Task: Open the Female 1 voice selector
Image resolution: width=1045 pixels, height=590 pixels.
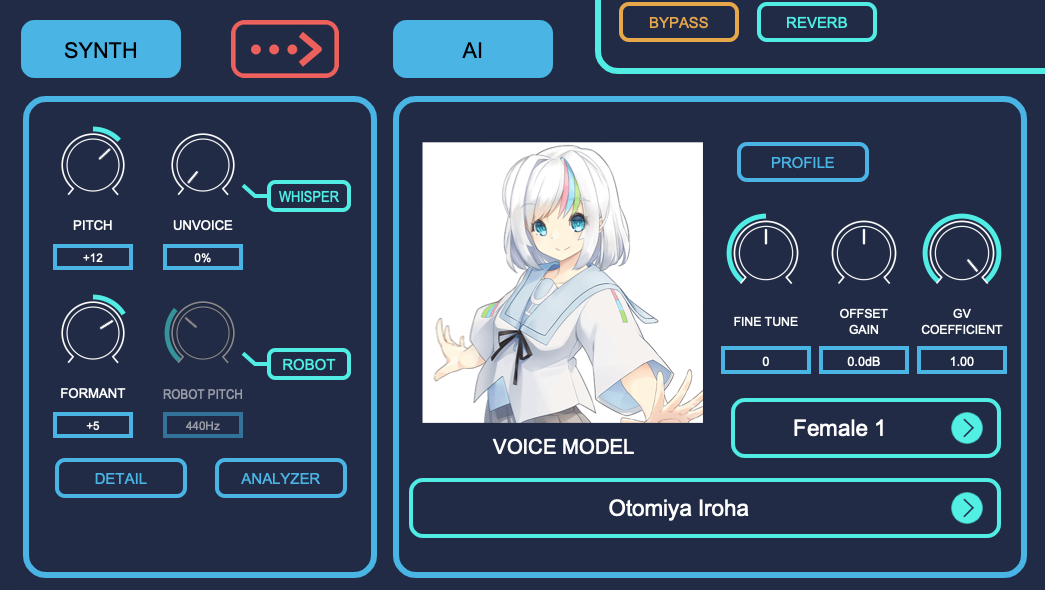Action: (865, 428)
